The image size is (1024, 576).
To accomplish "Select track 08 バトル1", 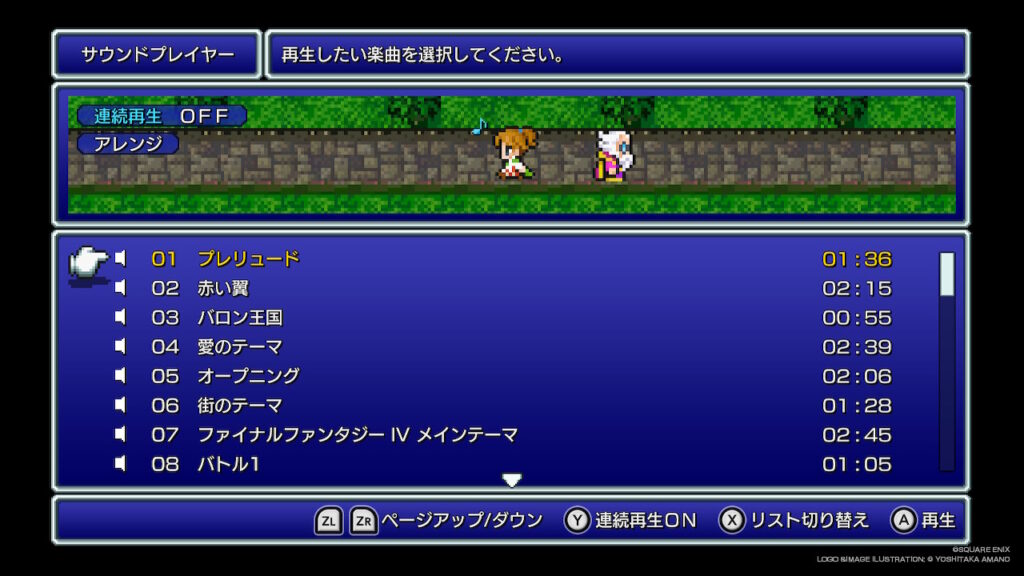I will pos(228,464).
